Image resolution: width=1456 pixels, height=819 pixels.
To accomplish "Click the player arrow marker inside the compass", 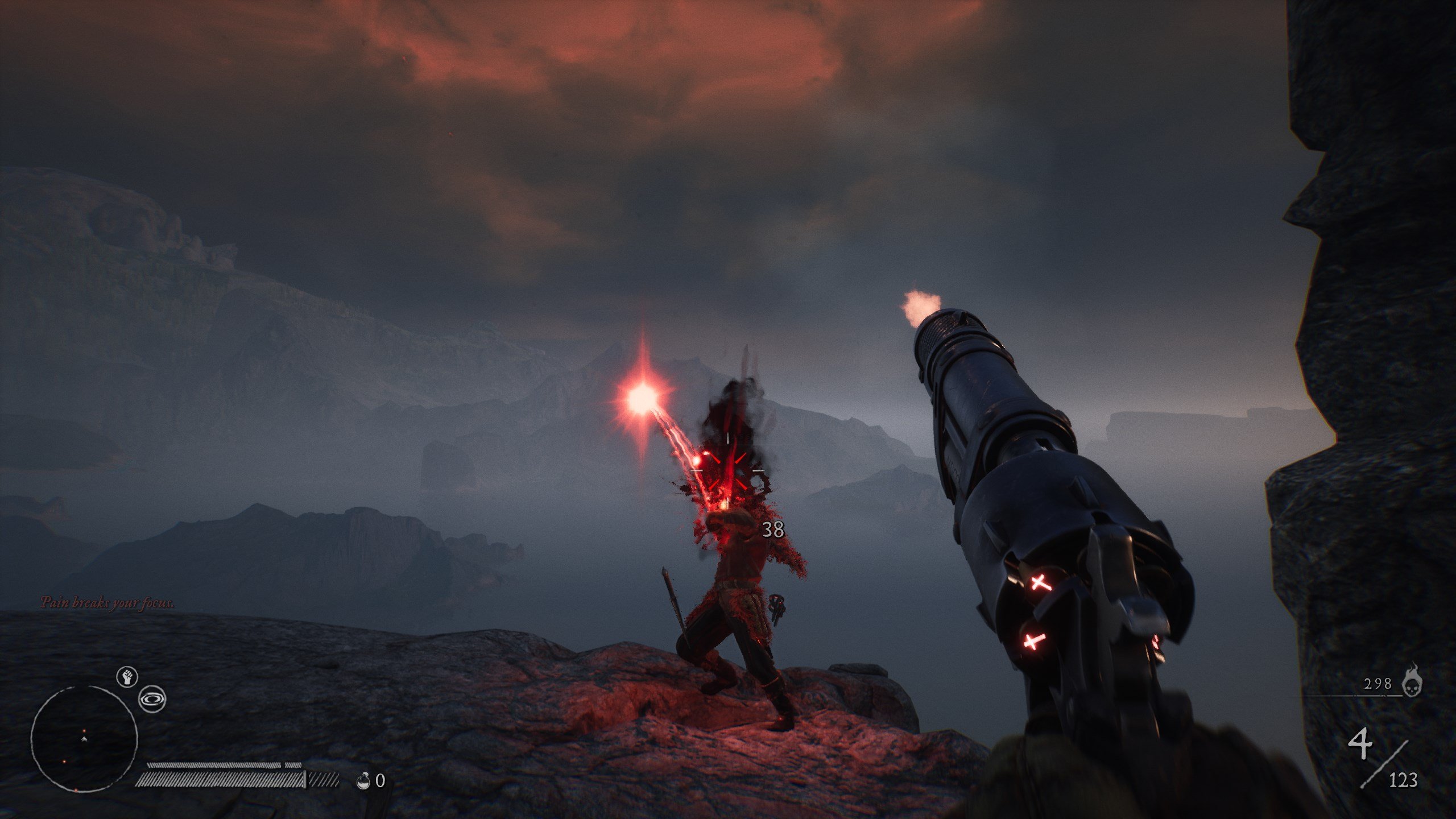I will [84, 739].
